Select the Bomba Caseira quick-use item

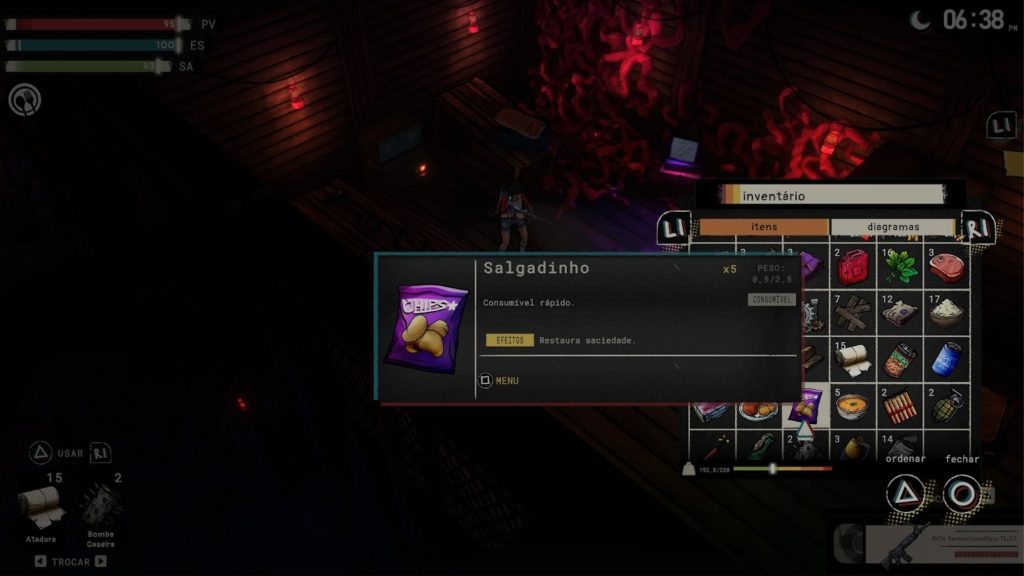[x=101, y=507]
